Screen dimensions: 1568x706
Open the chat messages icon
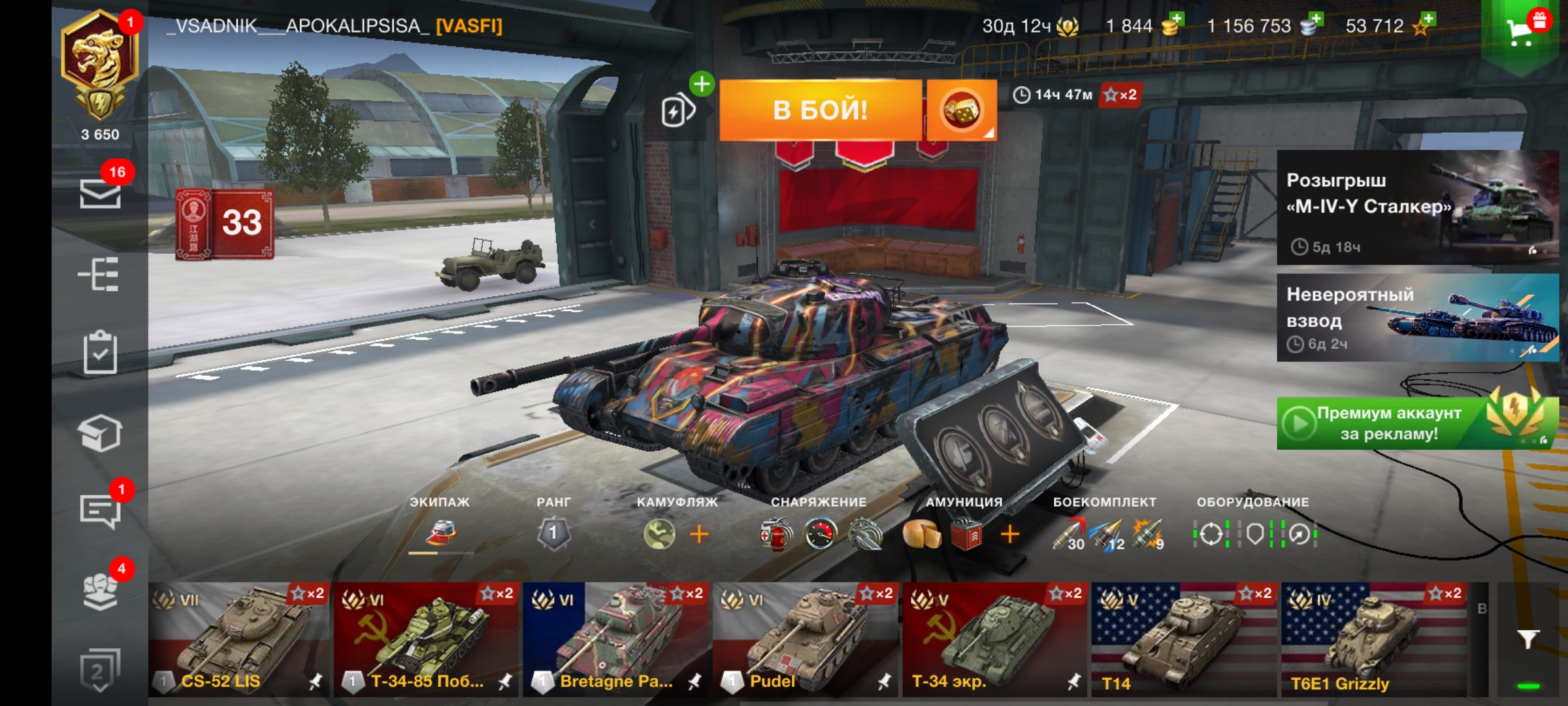point(100,510)
